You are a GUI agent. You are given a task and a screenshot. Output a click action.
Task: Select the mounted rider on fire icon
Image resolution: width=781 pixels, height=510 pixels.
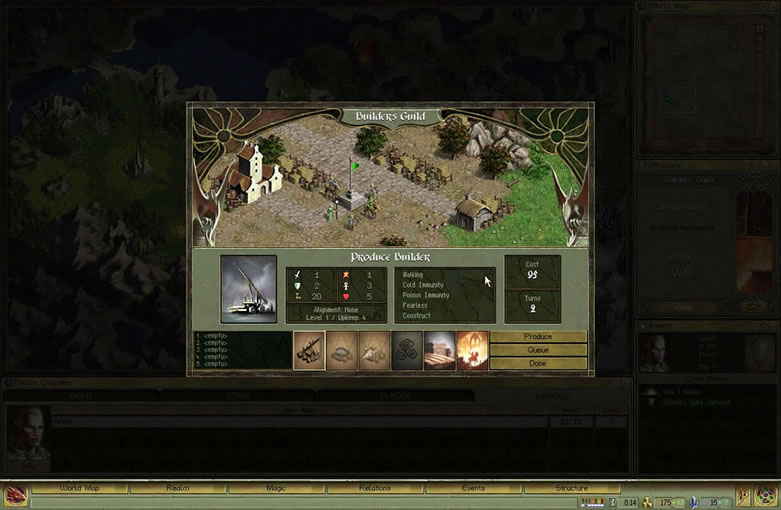coord(472,350)
